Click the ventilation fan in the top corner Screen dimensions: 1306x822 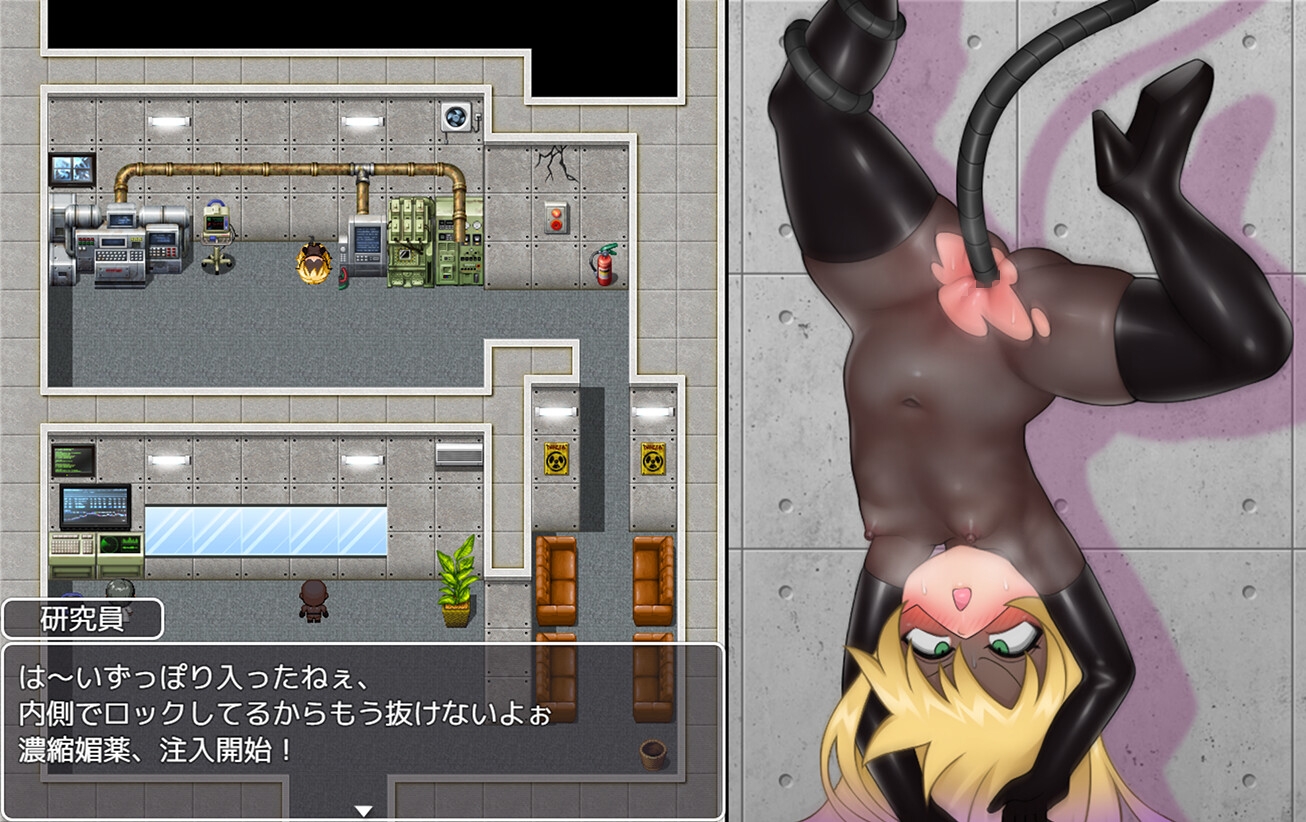[456, 115]
